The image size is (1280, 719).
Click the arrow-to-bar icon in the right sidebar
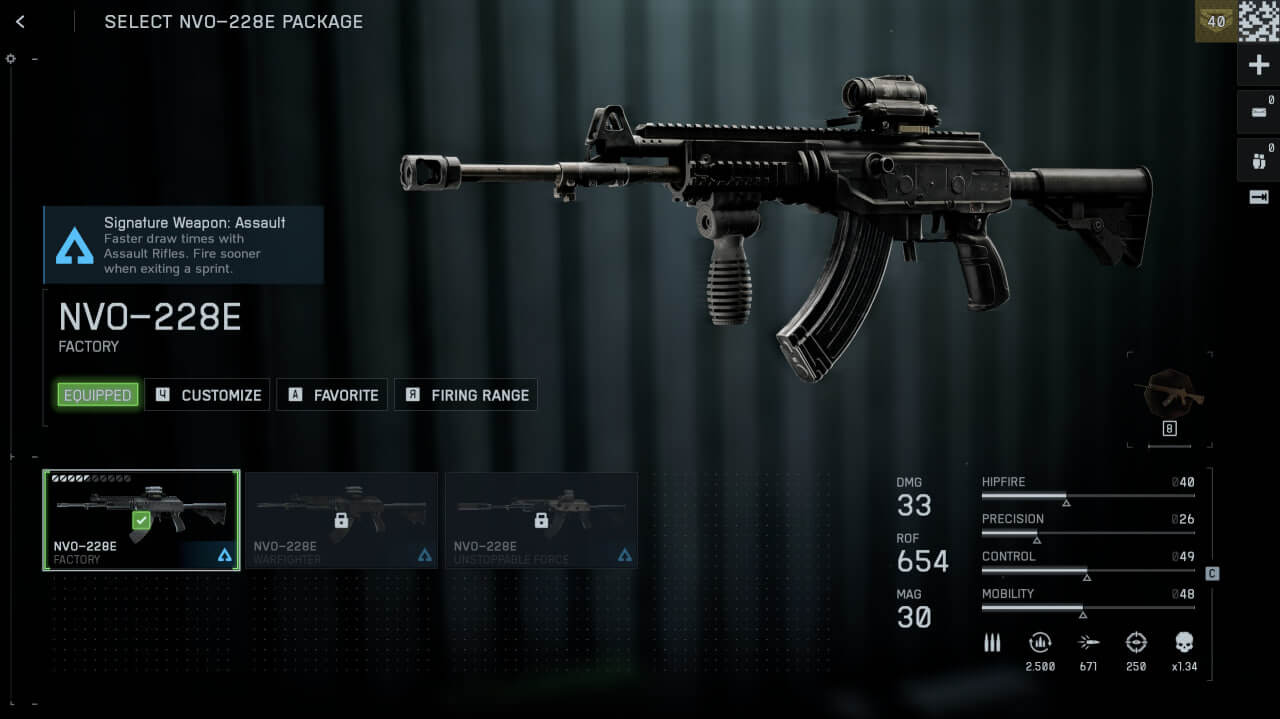click(x=1258, y=197)
